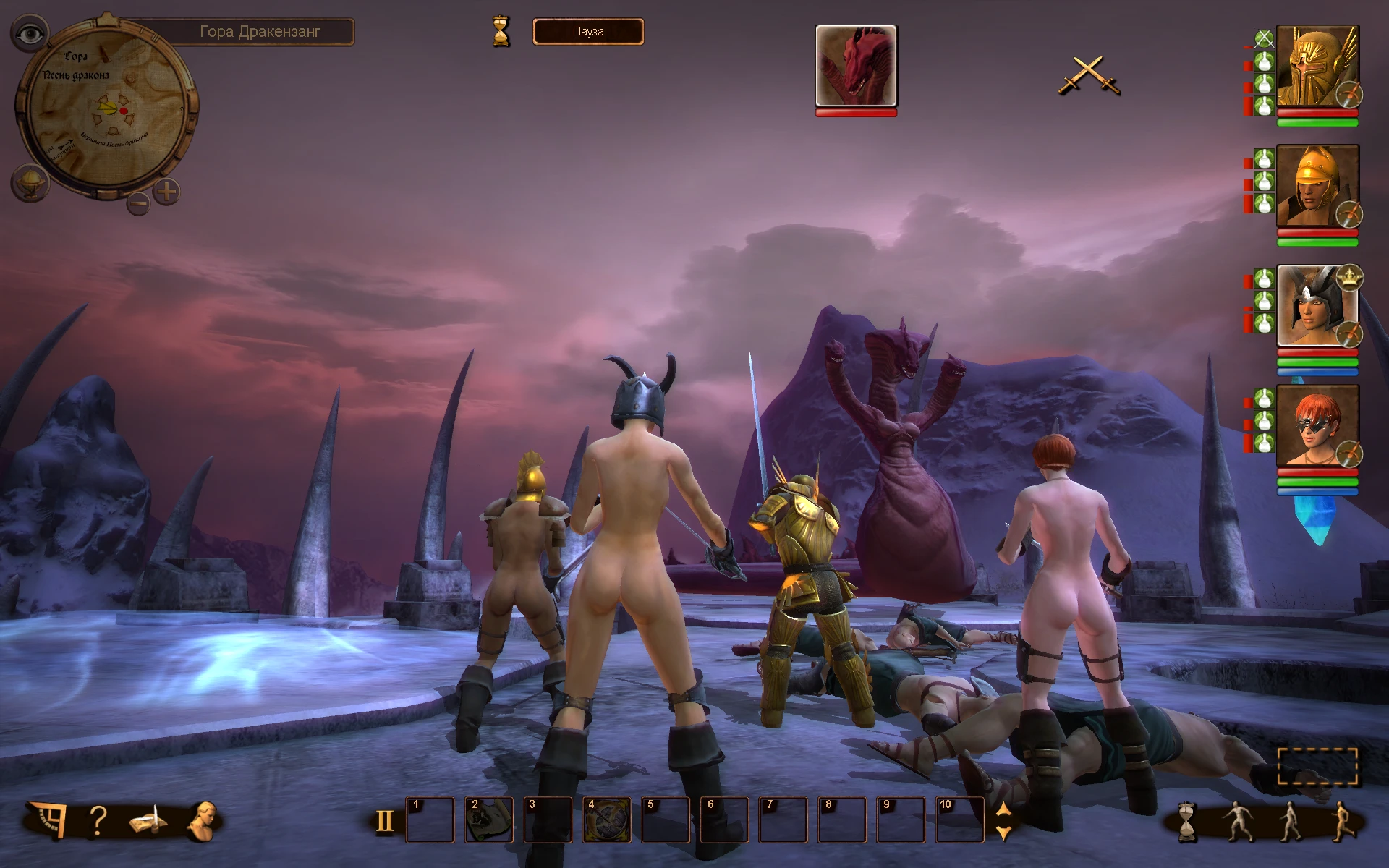
Task: Open help with the question mark icon
Action: [x=98, y=820]
